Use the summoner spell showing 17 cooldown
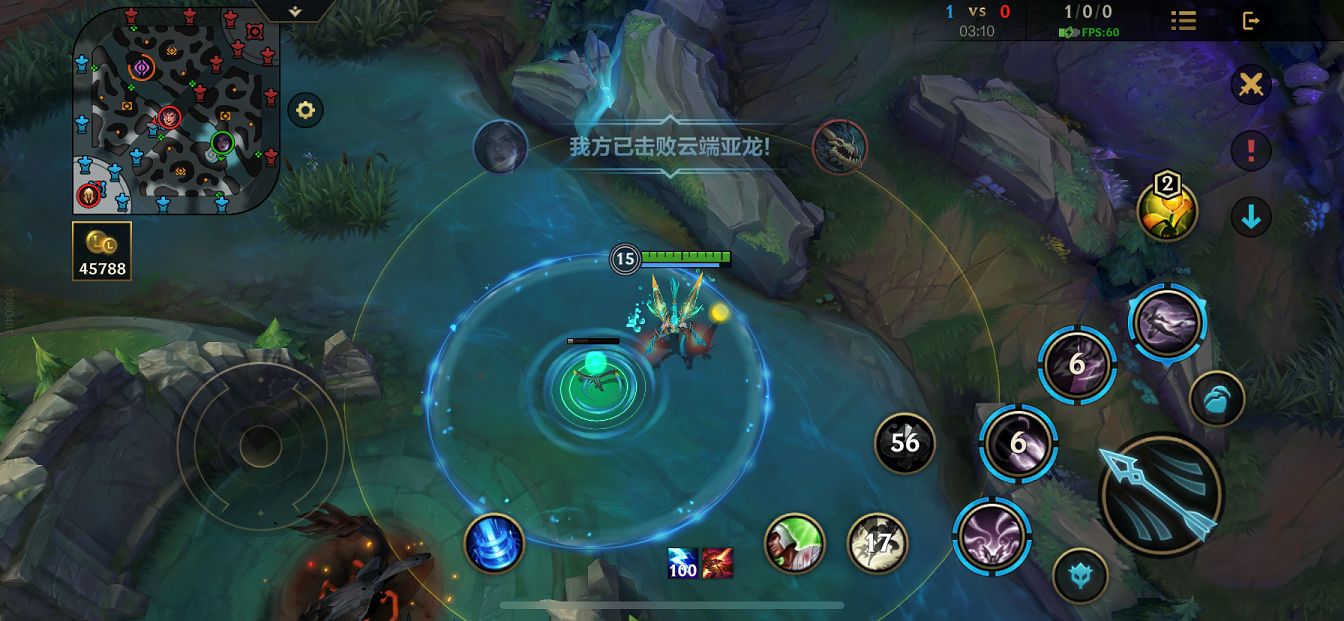This screenshot has height=621, width=1344. click(x=877, y=542)
